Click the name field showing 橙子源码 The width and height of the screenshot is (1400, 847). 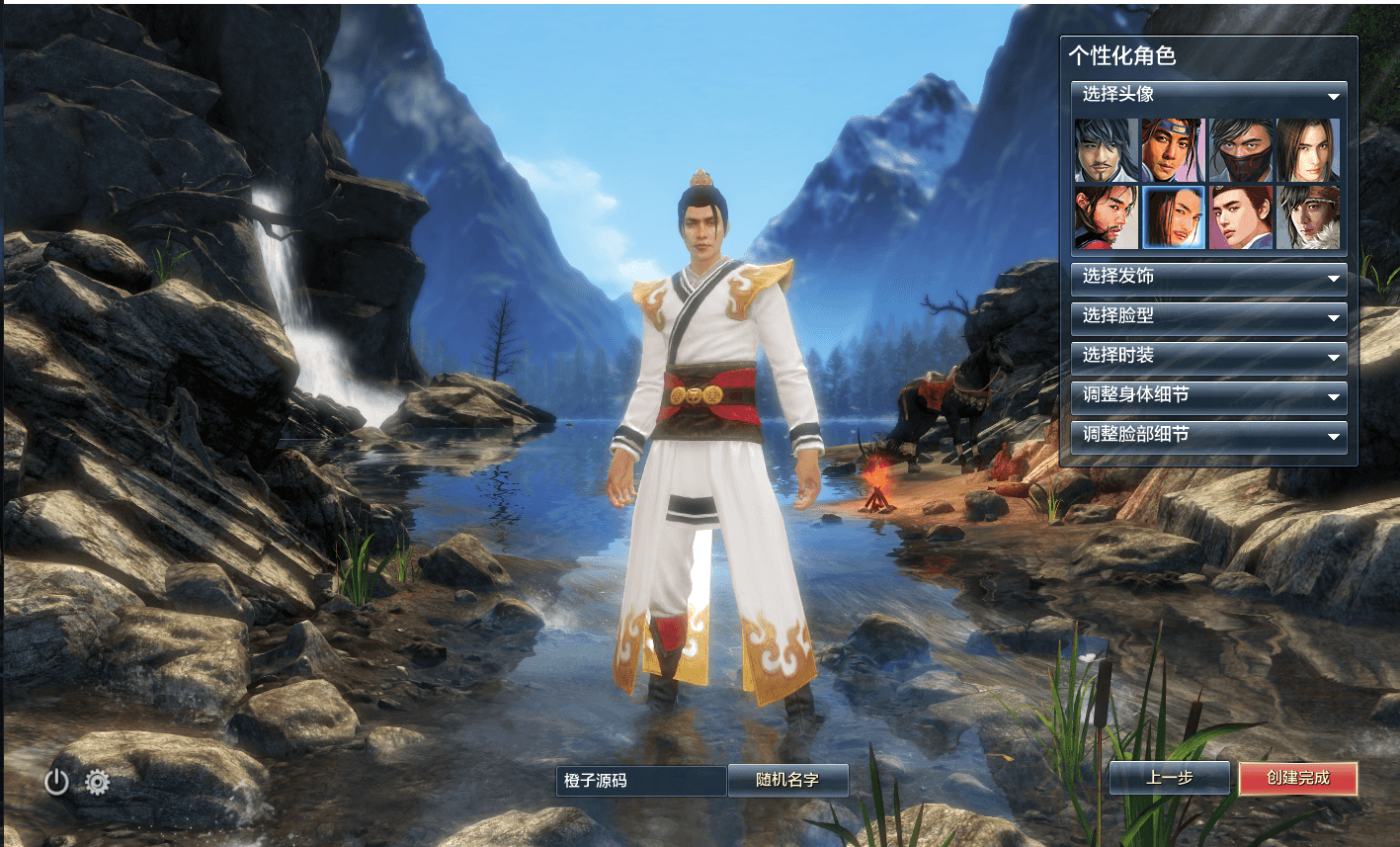640,780
